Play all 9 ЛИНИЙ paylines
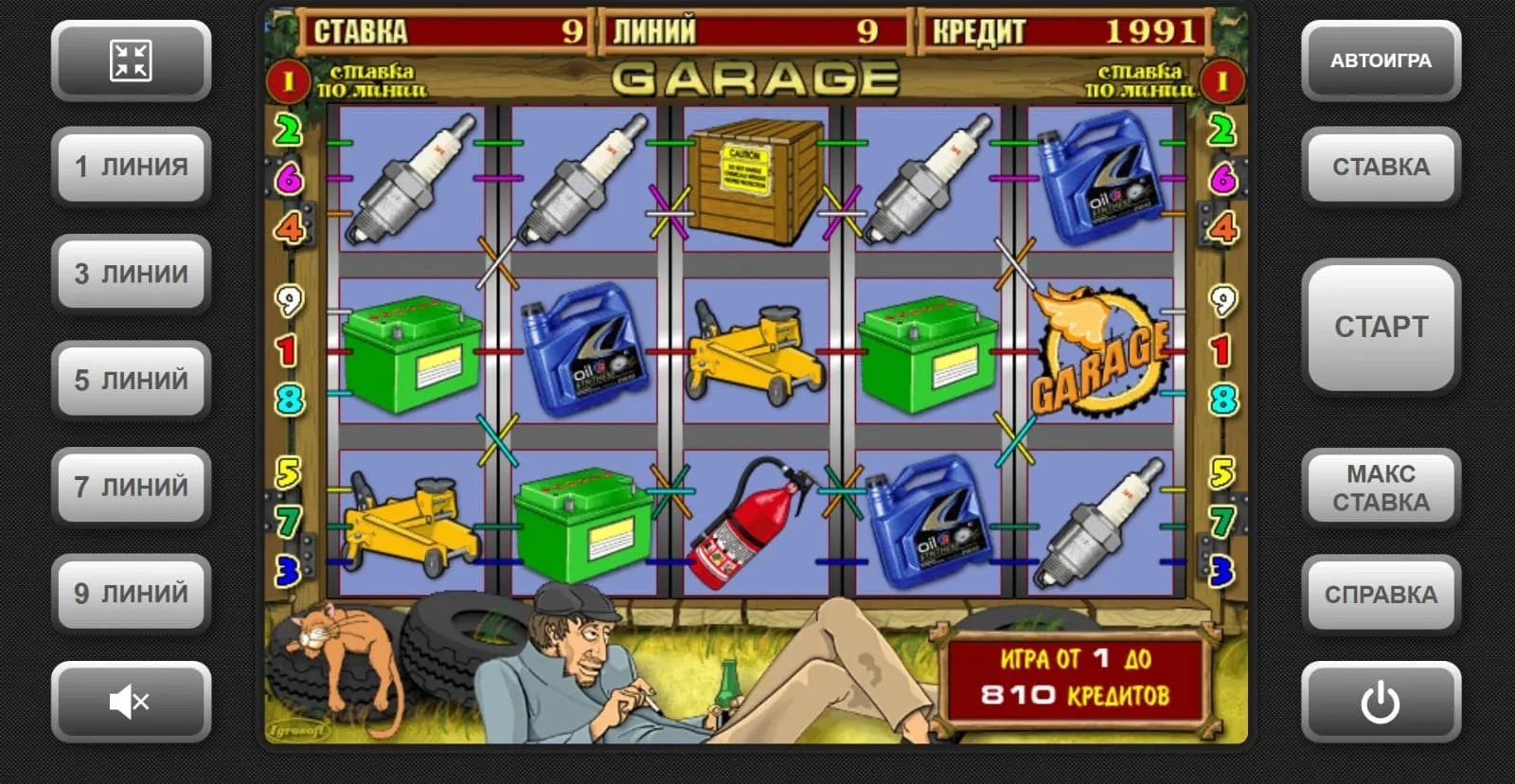The height and width of the screenshot is (784, 1515). [132, 594]
